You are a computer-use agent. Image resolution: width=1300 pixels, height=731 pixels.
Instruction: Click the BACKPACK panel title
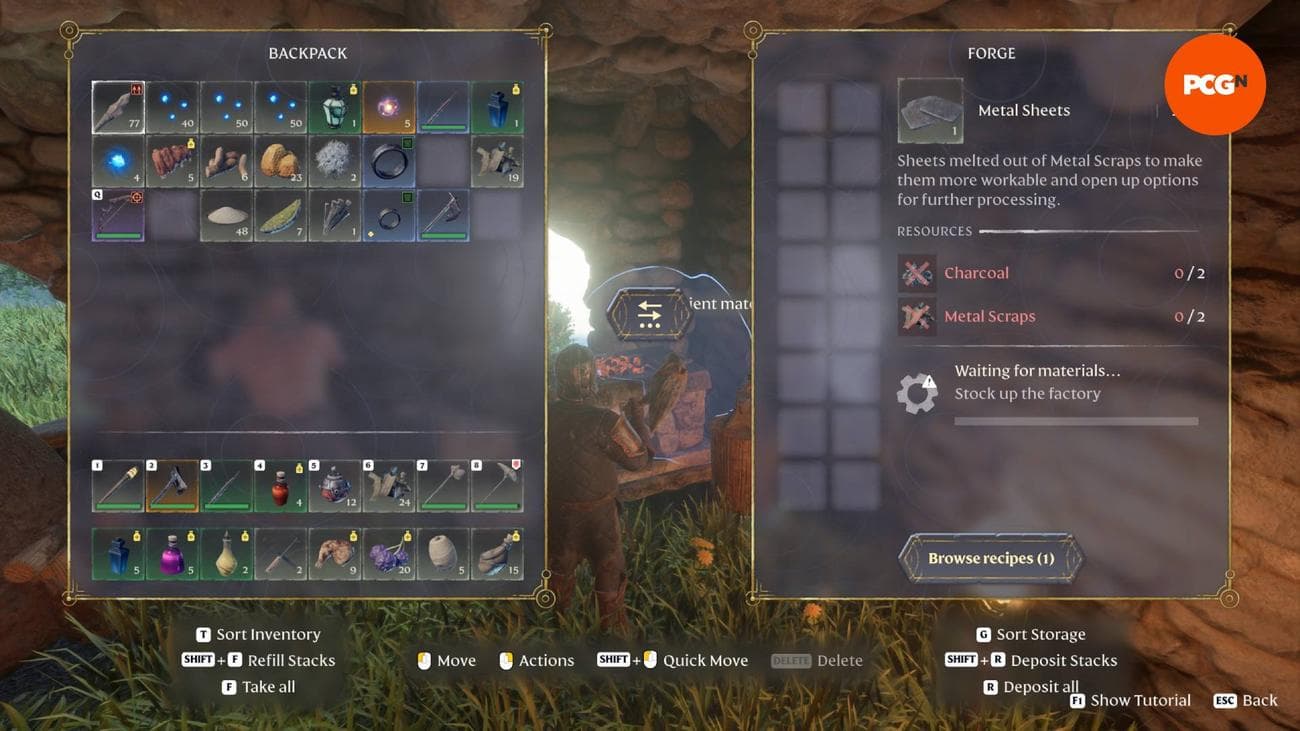pyautogui.click(x=306, y=53)
